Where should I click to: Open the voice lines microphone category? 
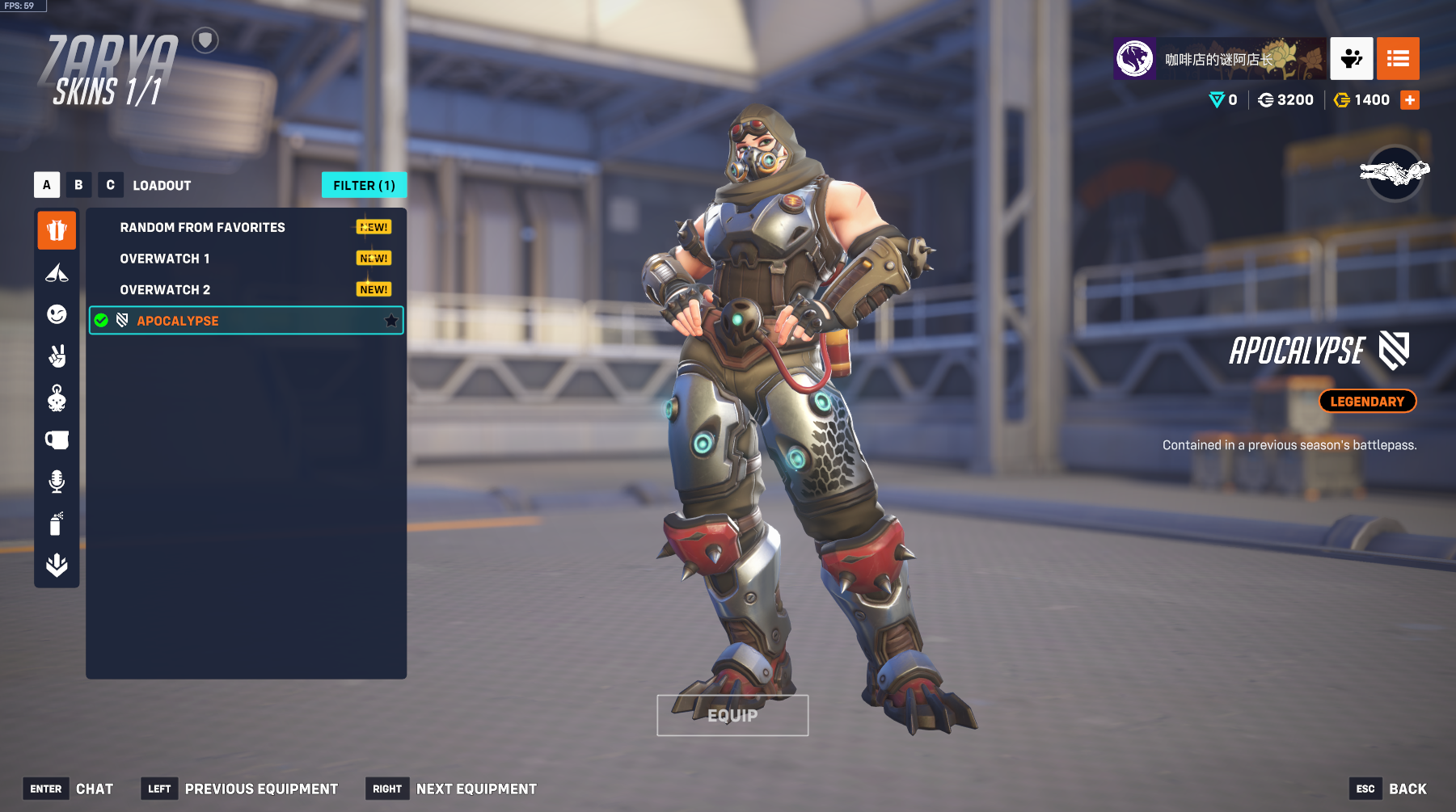point(57,482)
